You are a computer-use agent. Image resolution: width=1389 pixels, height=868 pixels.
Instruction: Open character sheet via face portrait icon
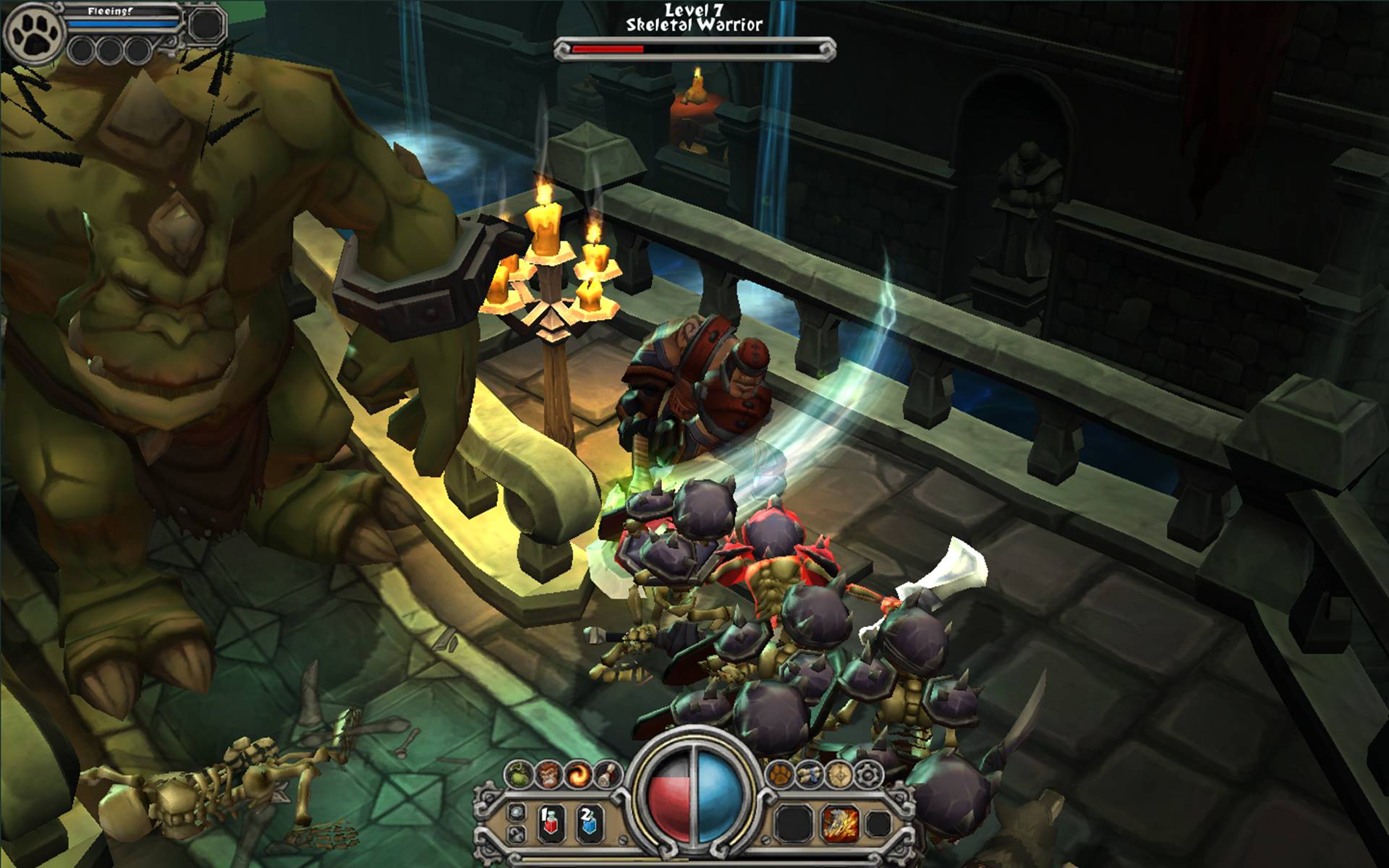(548, 774)
